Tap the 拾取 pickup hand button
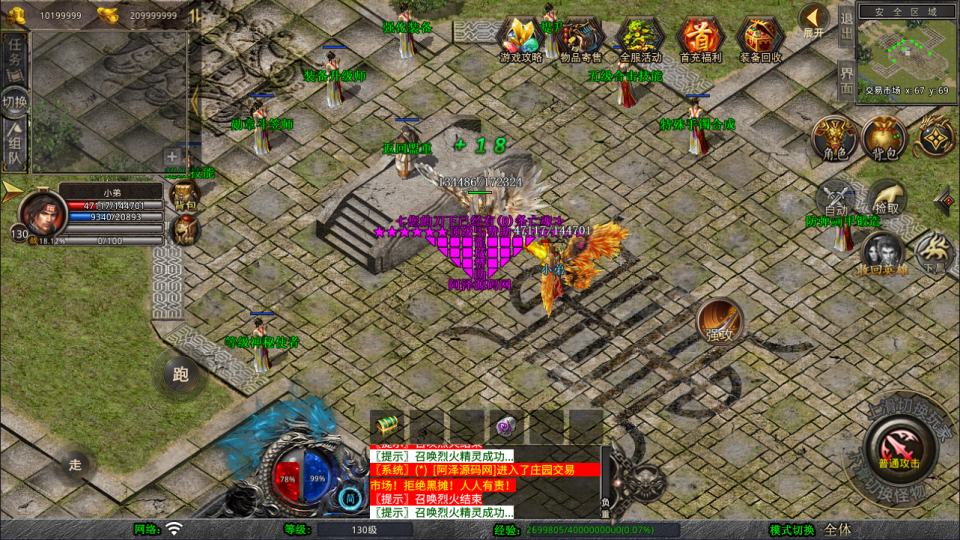This screenshot has height=540, width=960. click(x=885, y=198)
